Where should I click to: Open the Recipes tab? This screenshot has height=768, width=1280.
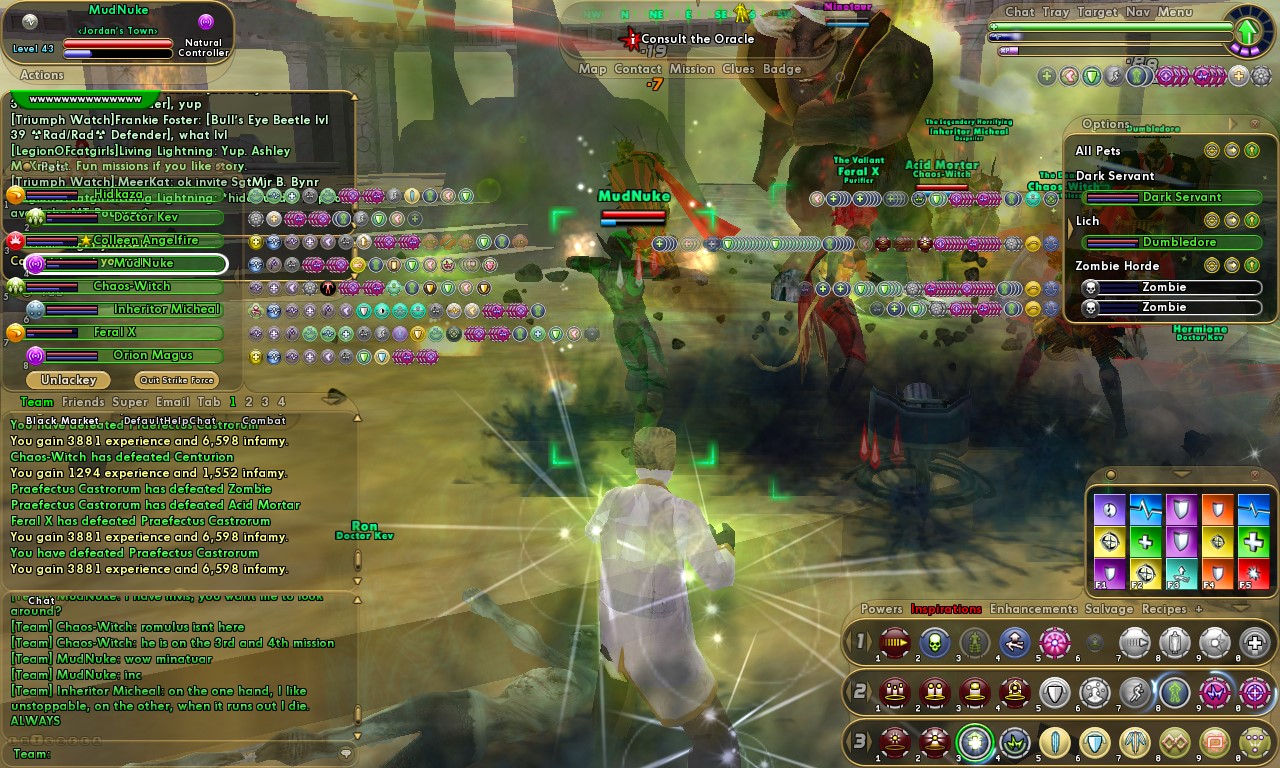(x=1164, y=609)
